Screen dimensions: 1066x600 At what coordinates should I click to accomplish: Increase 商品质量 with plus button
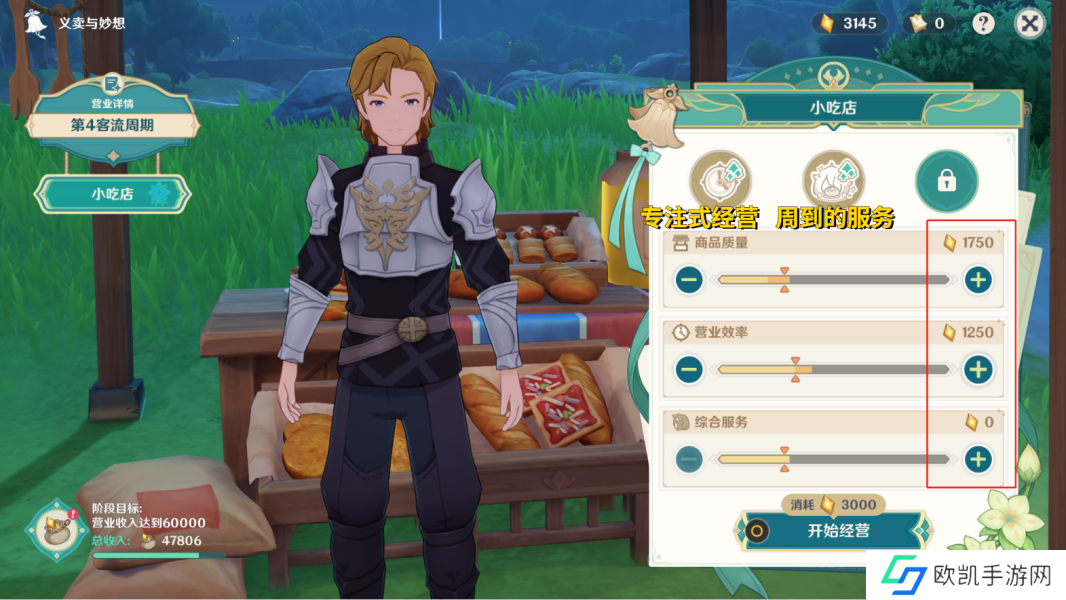977,281
